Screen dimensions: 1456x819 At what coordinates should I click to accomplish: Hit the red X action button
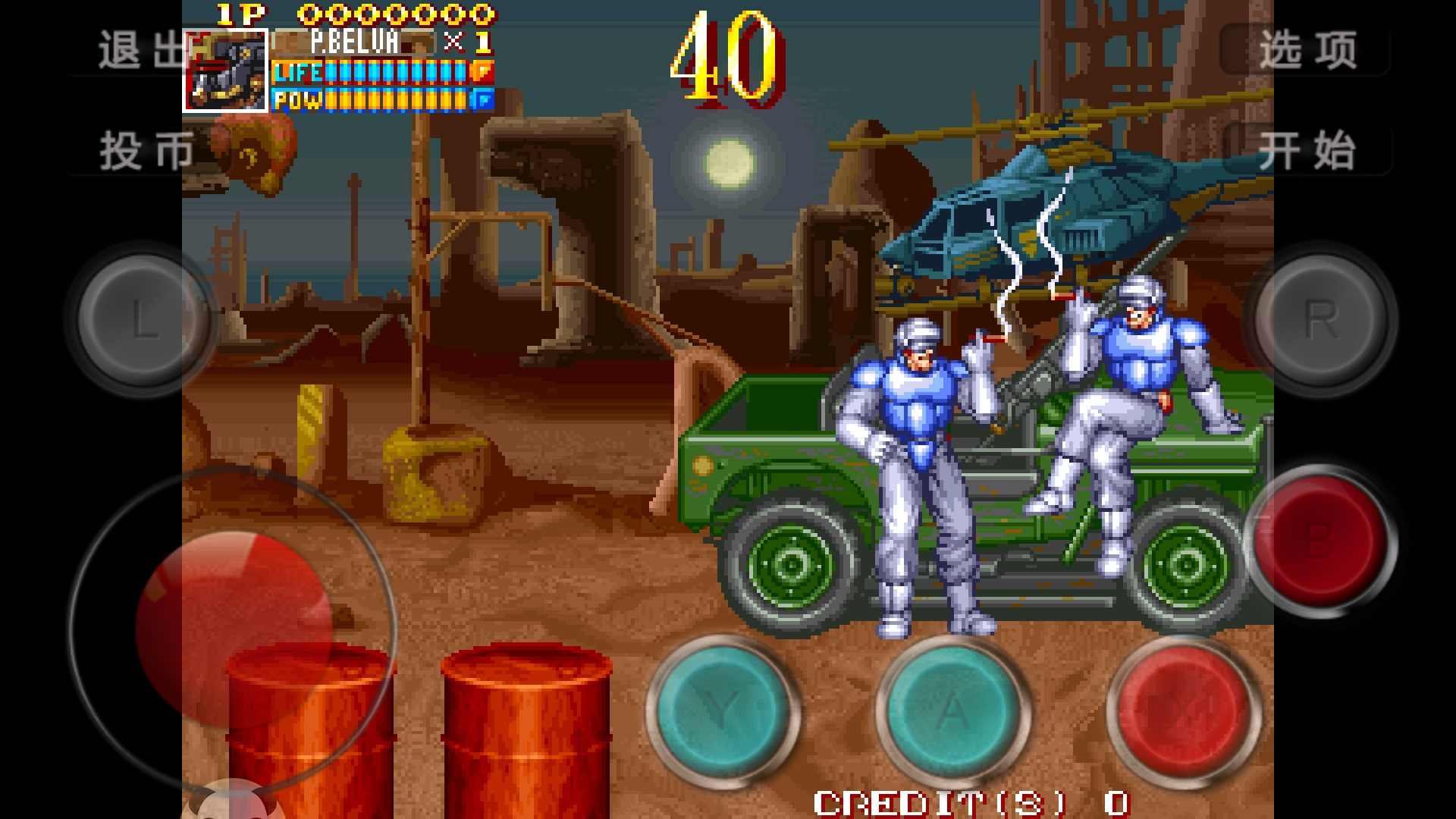coord(1183,711)
